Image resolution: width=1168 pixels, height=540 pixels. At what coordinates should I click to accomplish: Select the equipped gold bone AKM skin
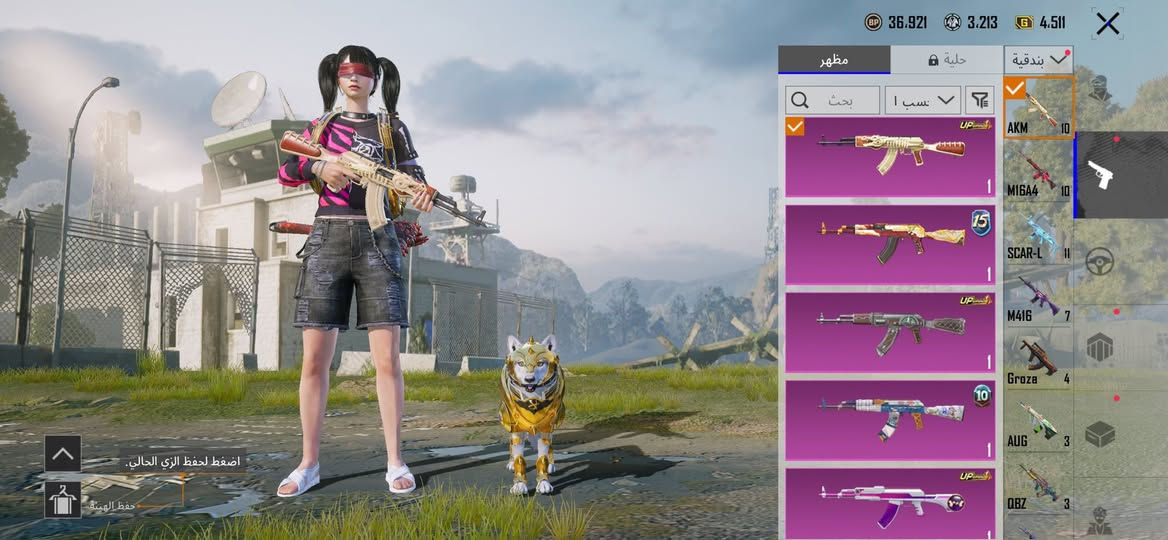coord(890,156)
